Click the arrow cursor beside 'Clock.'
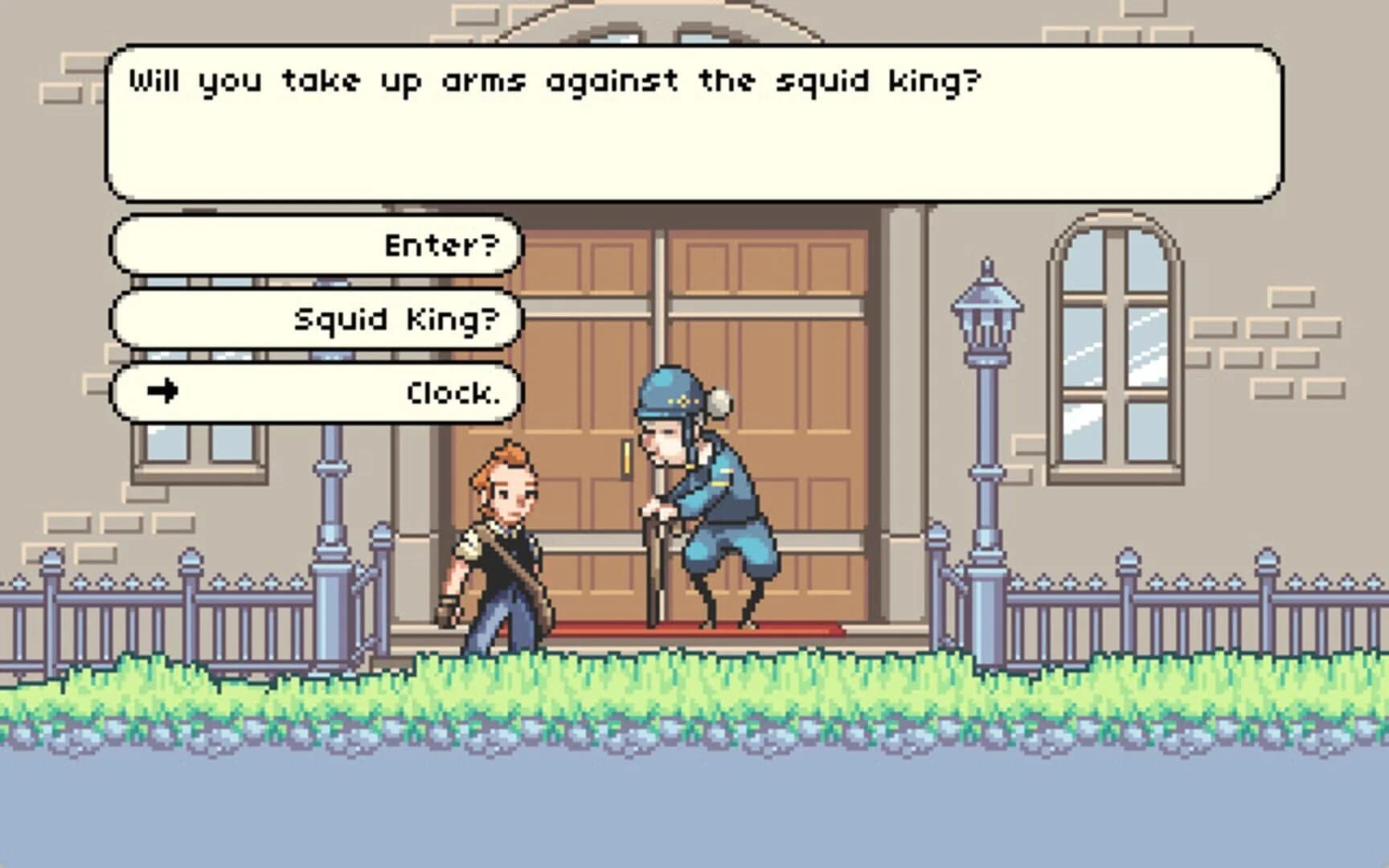 click(164, 391)
